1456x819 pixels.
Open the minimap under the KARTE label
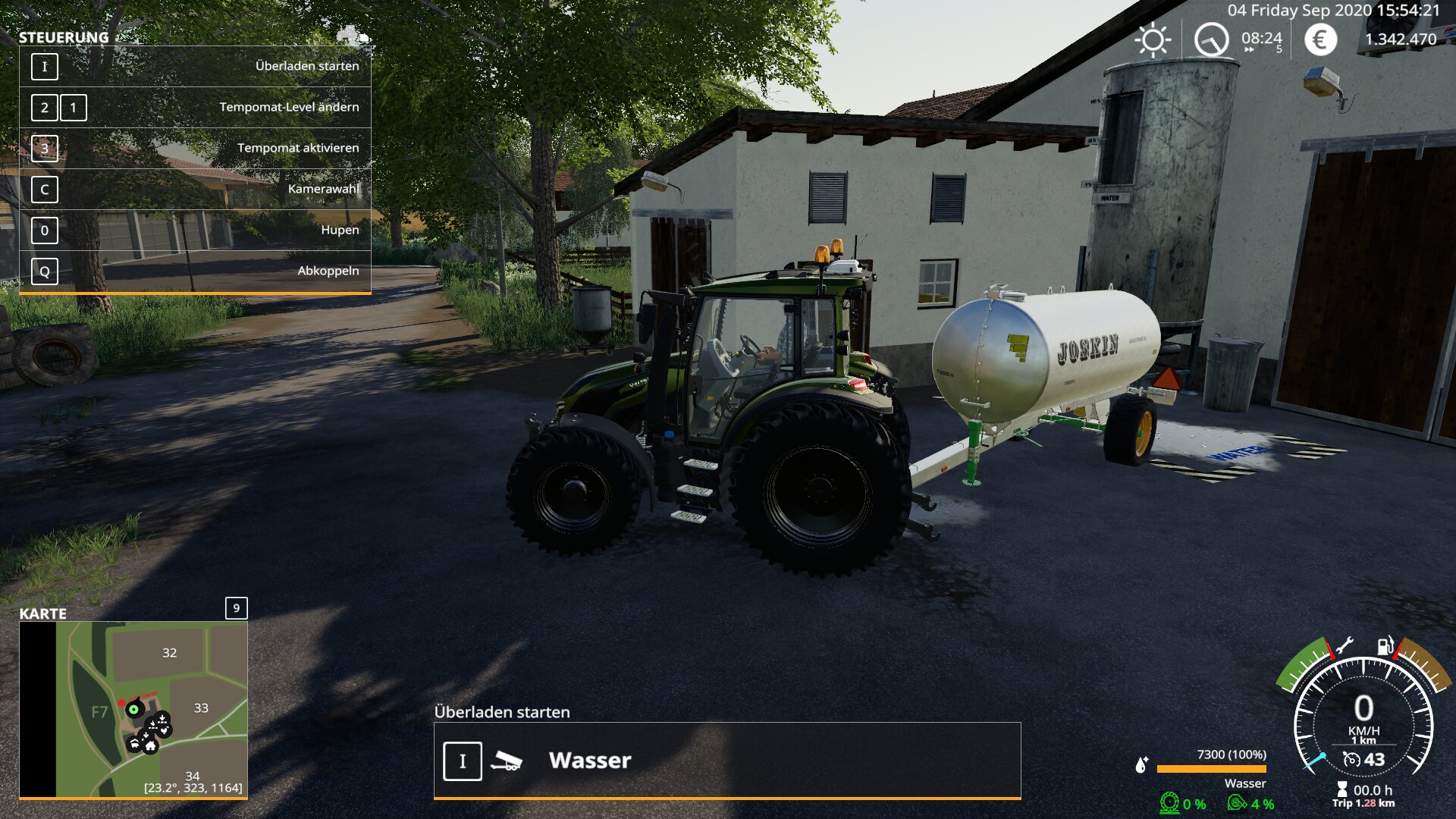tap(133, 709)
